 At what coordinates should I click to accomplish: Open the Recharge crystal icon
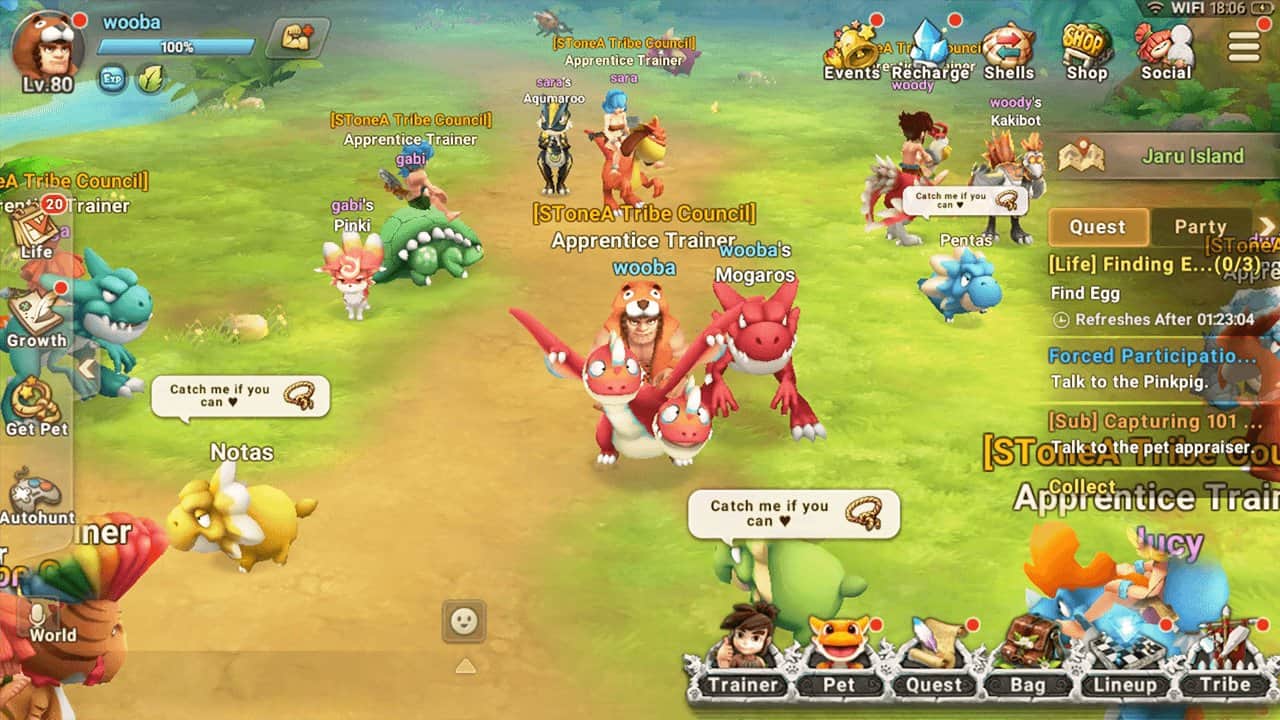(x=930, y=50)
